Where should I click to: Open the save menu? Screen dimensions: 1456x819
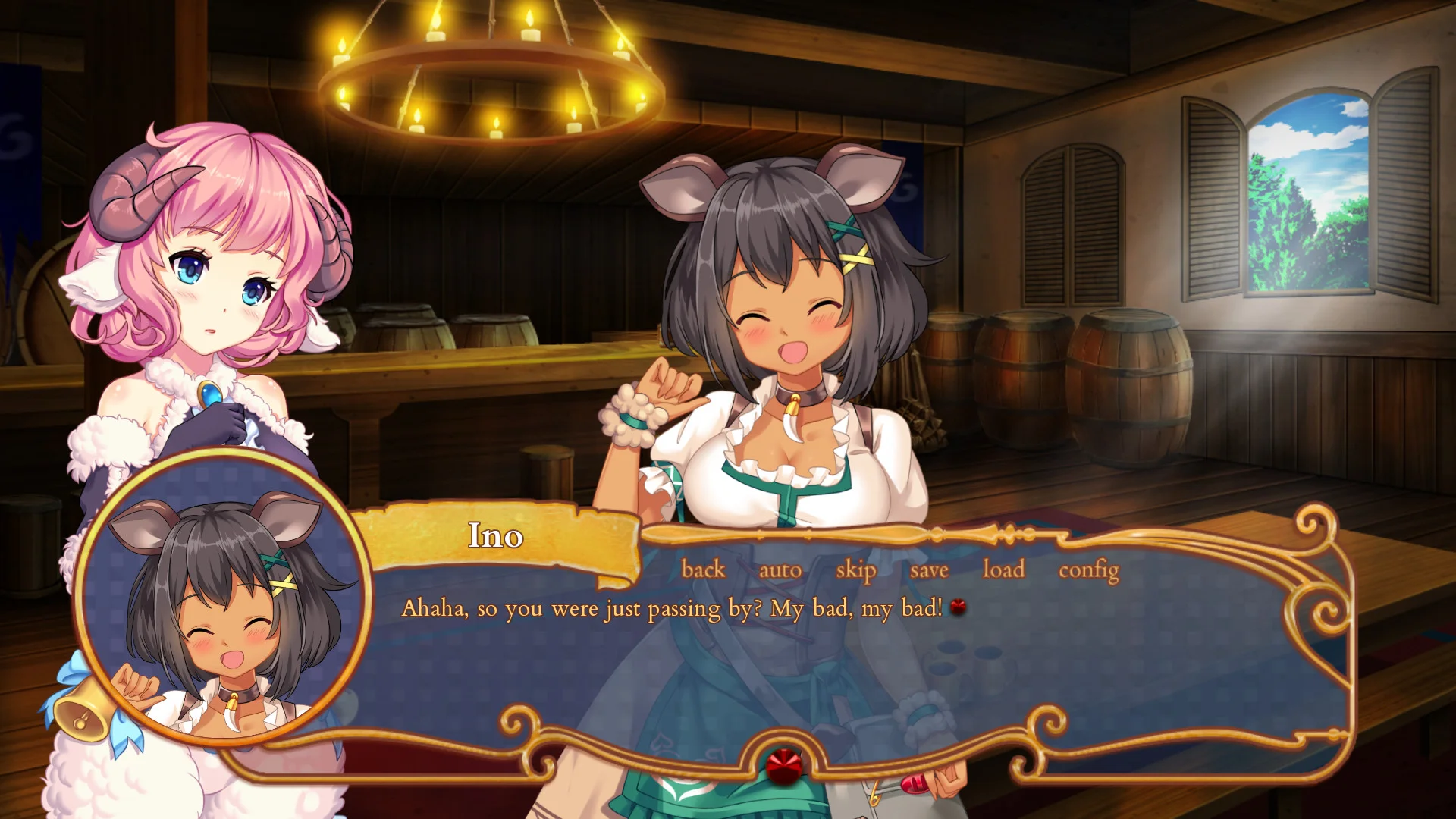(x=929, y=570)
